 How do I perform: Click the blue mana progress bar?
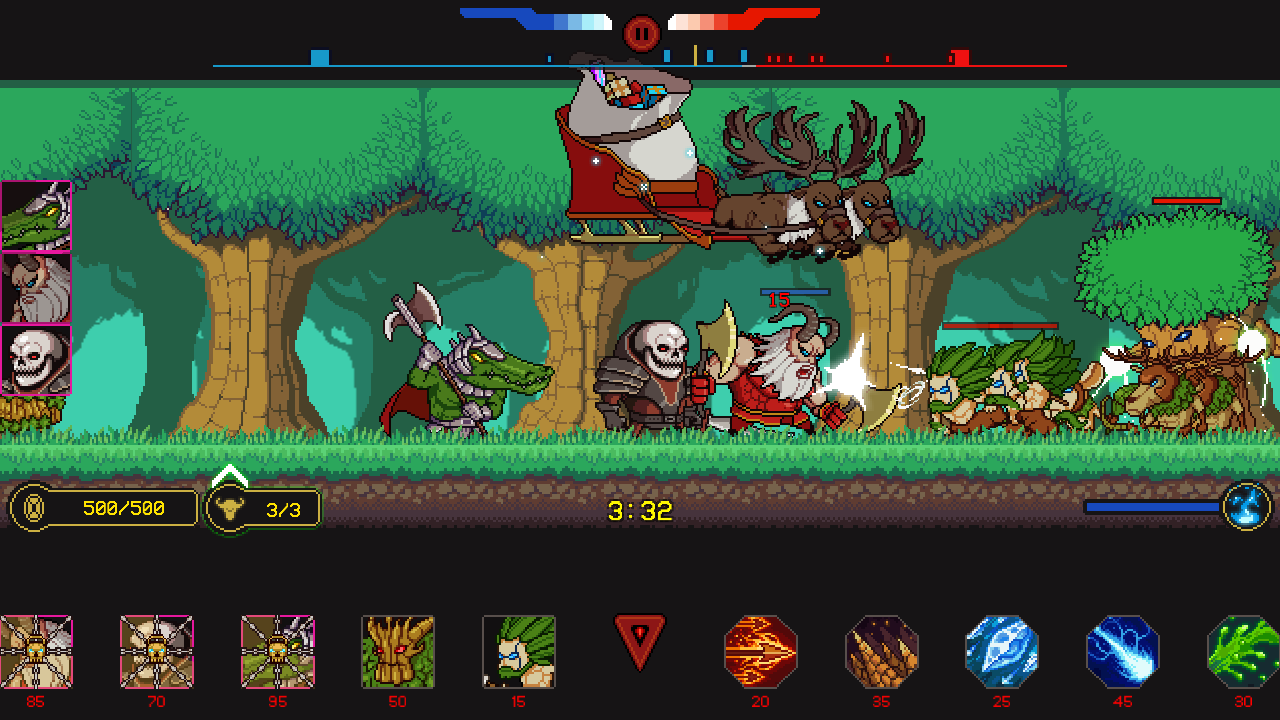(1150, 505)
